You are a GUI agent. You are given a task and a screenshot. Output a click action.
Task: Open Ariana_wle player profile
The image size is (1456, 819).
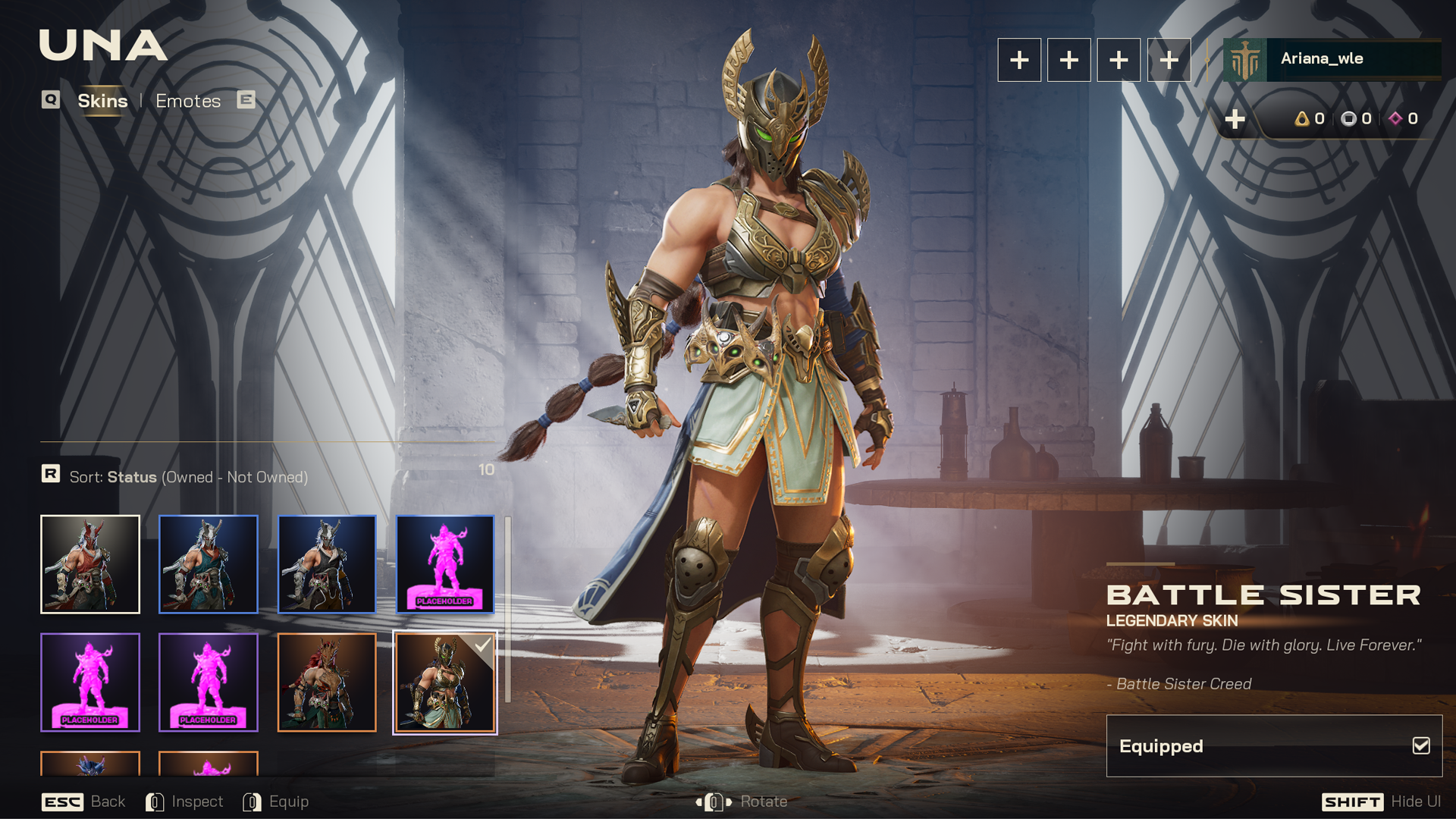[x=1332, y=59]
